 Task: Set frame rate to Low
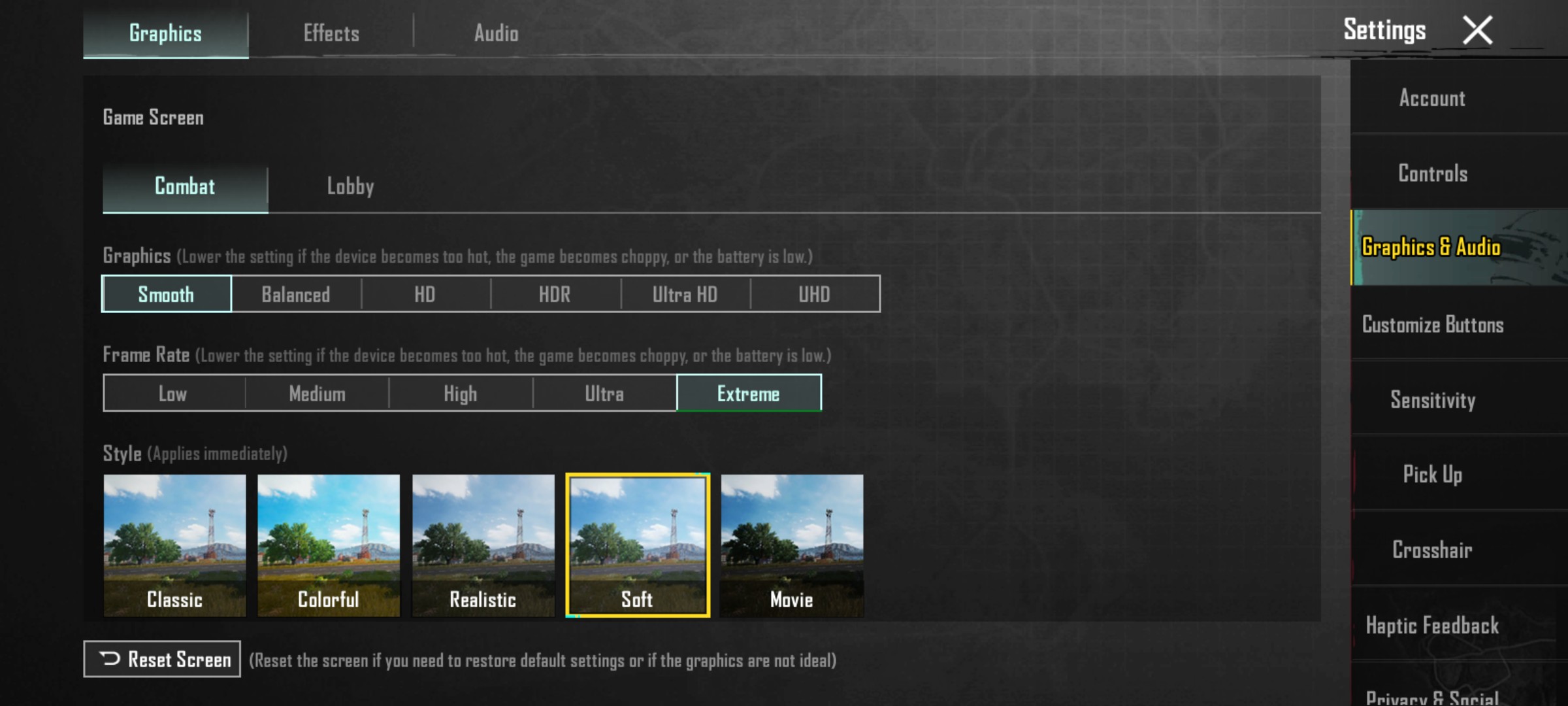point(172,393)
